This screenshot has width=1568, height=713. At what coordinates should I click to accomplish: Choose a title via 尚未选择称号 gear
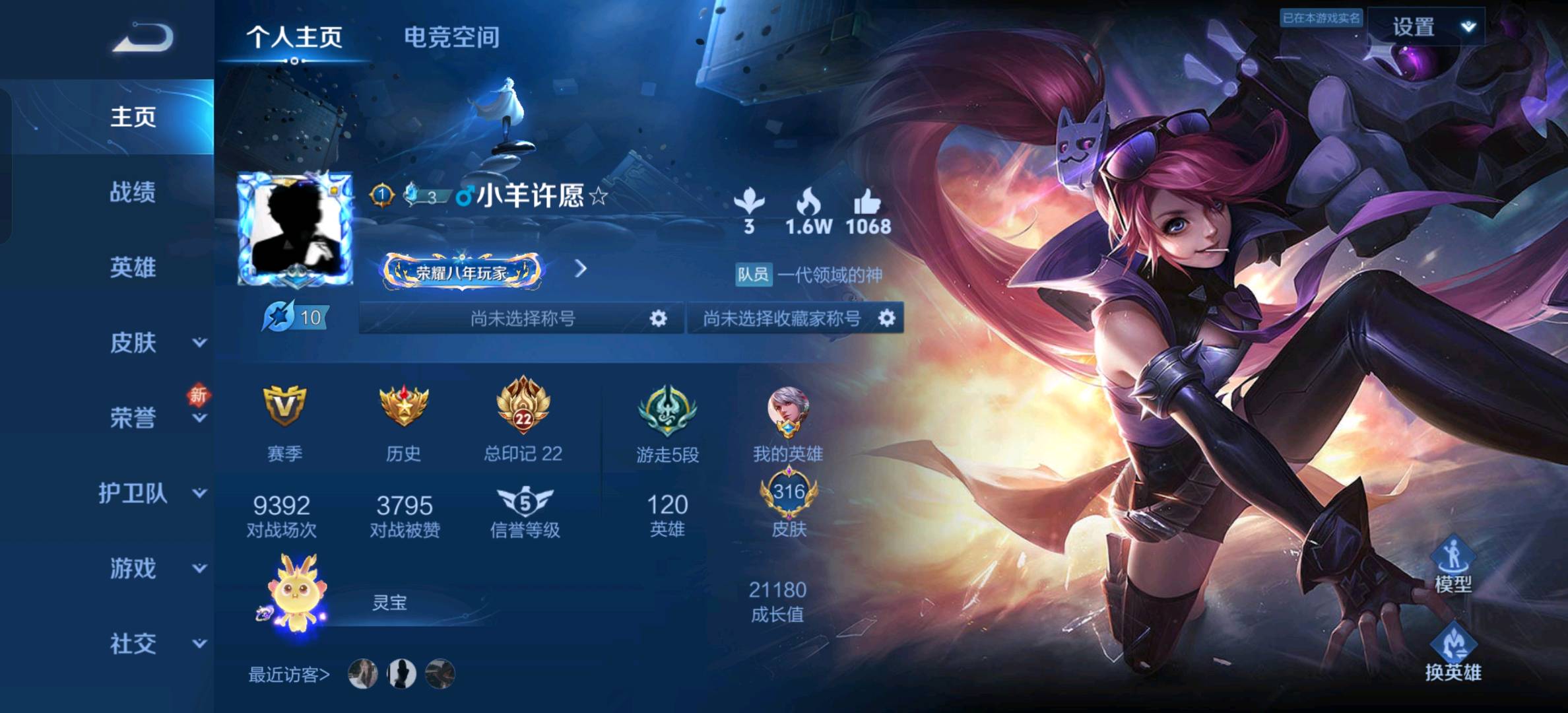click(657, 319)
